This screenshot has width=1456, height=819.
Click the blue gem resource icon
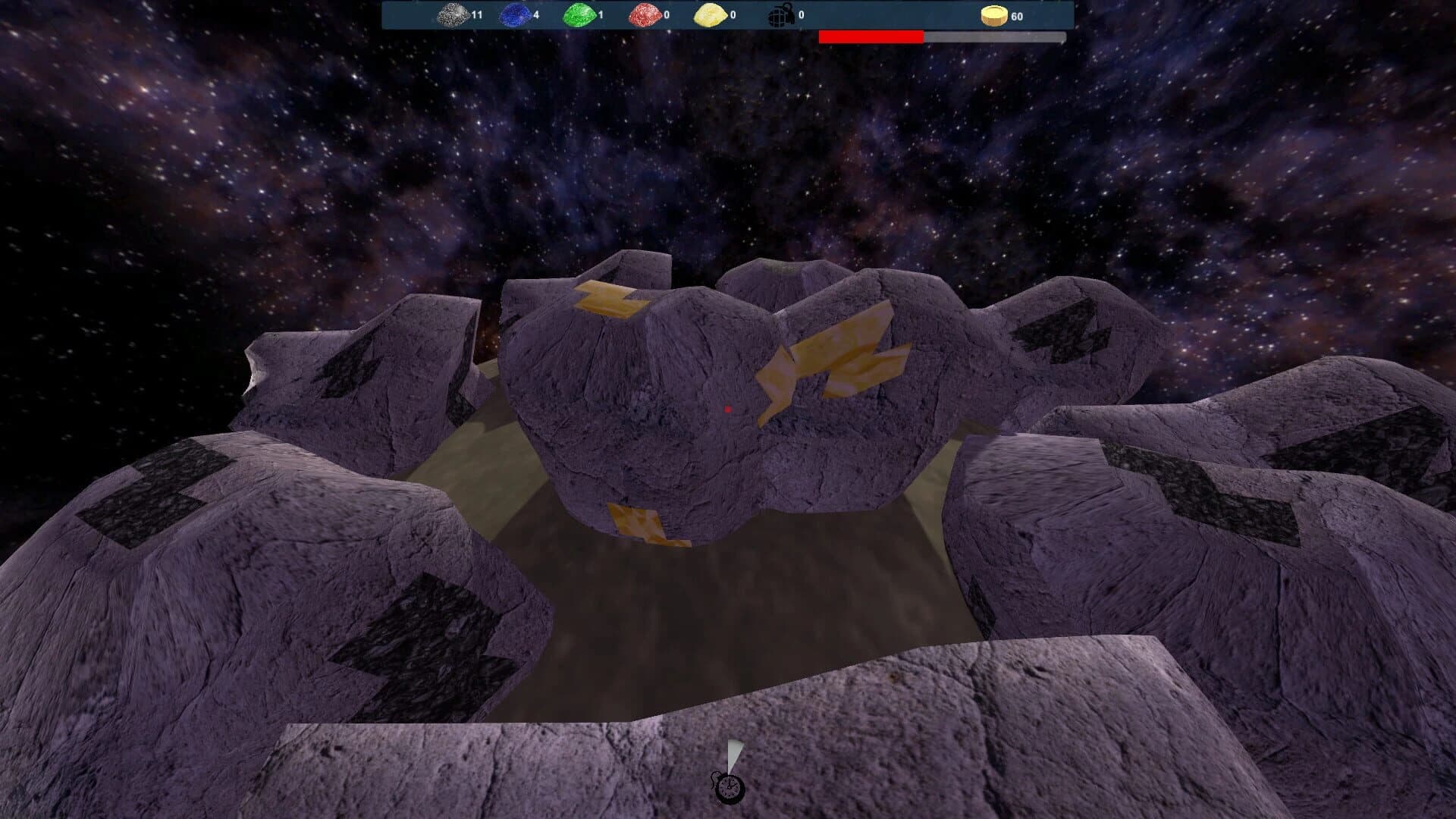click(x=515, y=14)
